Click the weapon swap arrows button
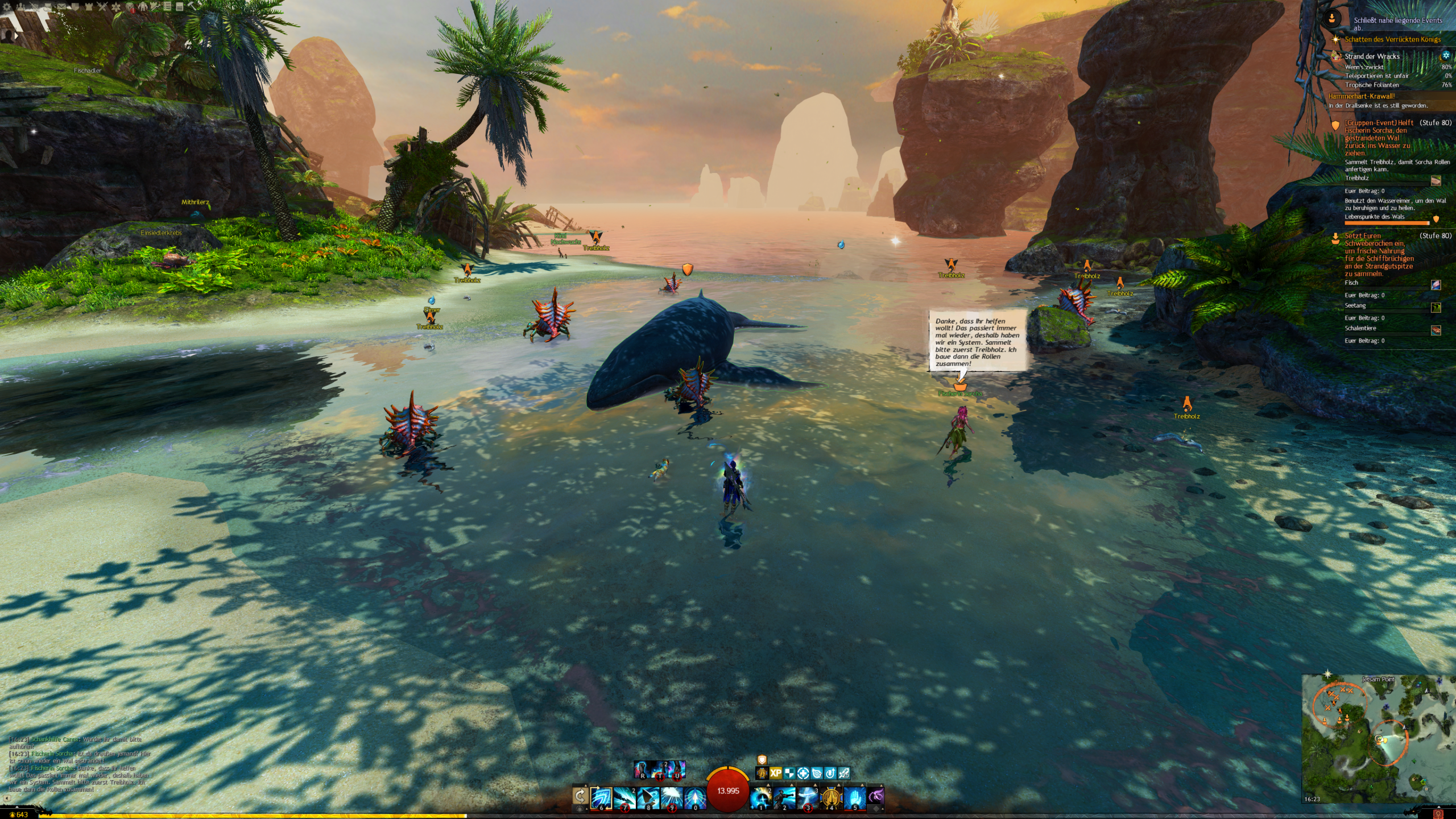The image size is (1456, 819). tap(580, 796)
